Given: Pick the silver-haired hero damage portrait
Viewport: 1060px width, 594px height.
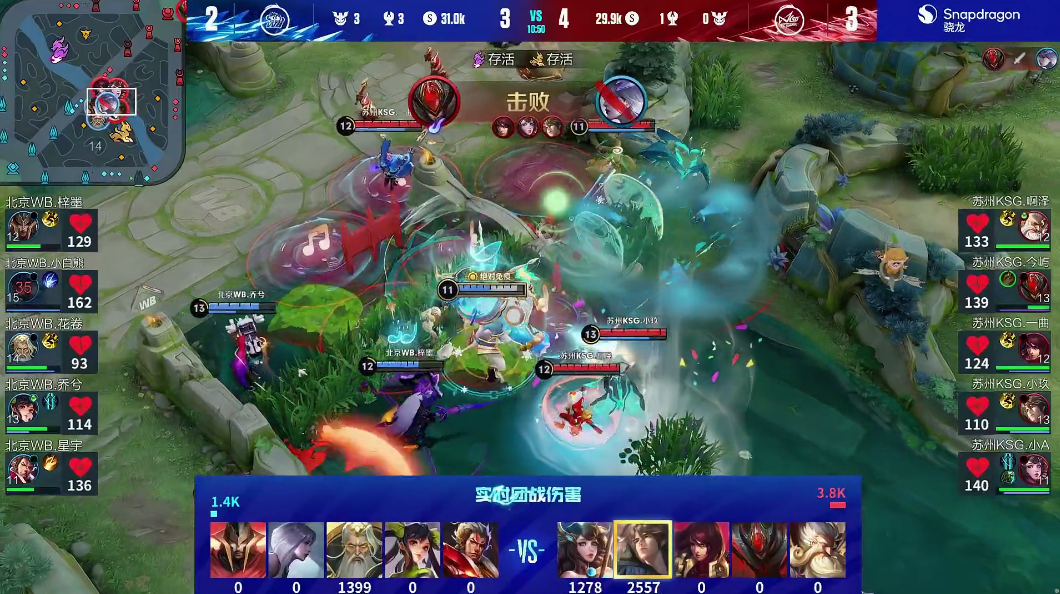Looking at the screenshot, I should pyautogui.click(x=296, y=550).
